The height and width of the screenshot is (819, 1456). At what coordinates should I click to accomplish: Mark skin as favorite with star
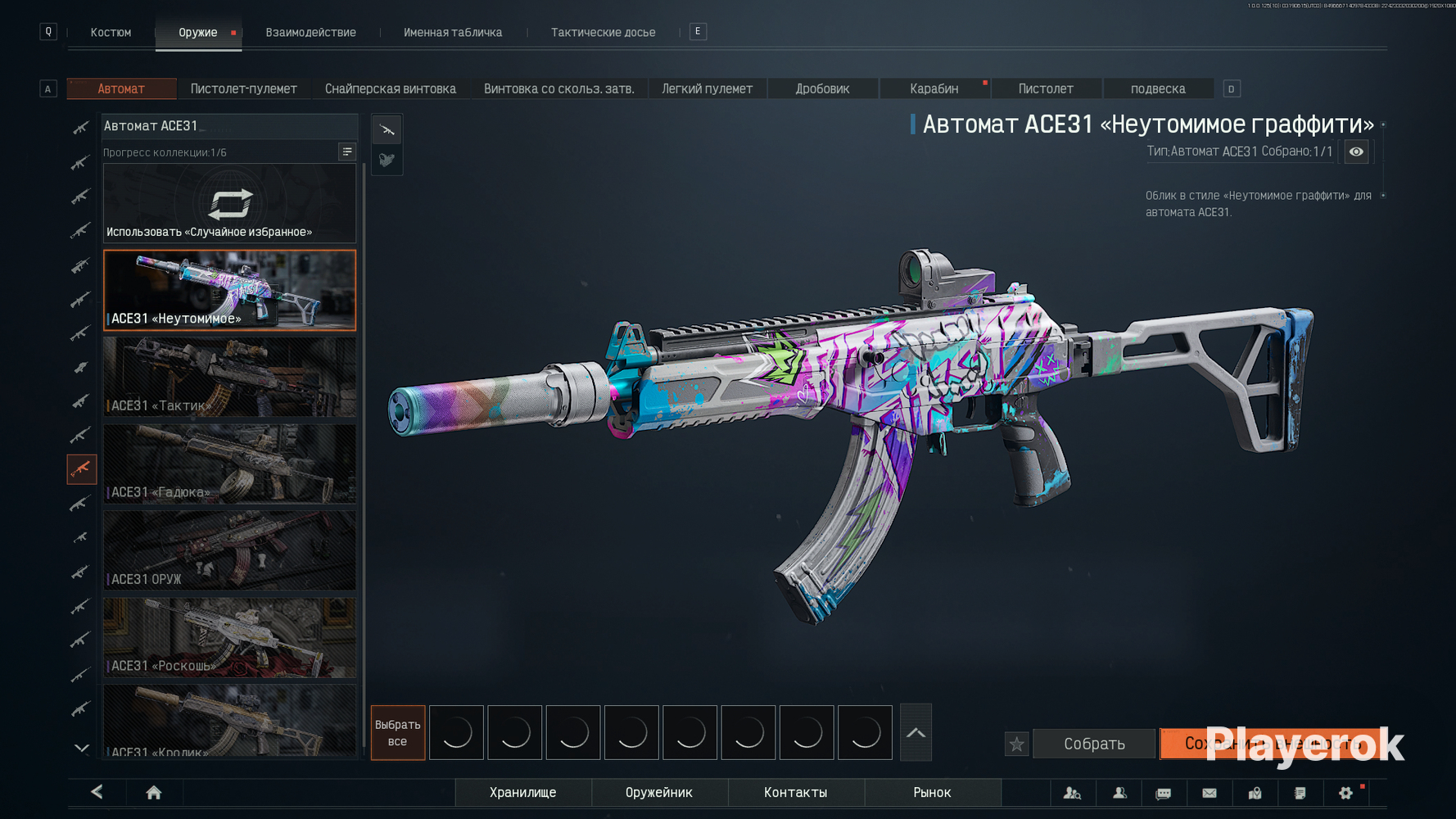click(x=1016, y=744)
